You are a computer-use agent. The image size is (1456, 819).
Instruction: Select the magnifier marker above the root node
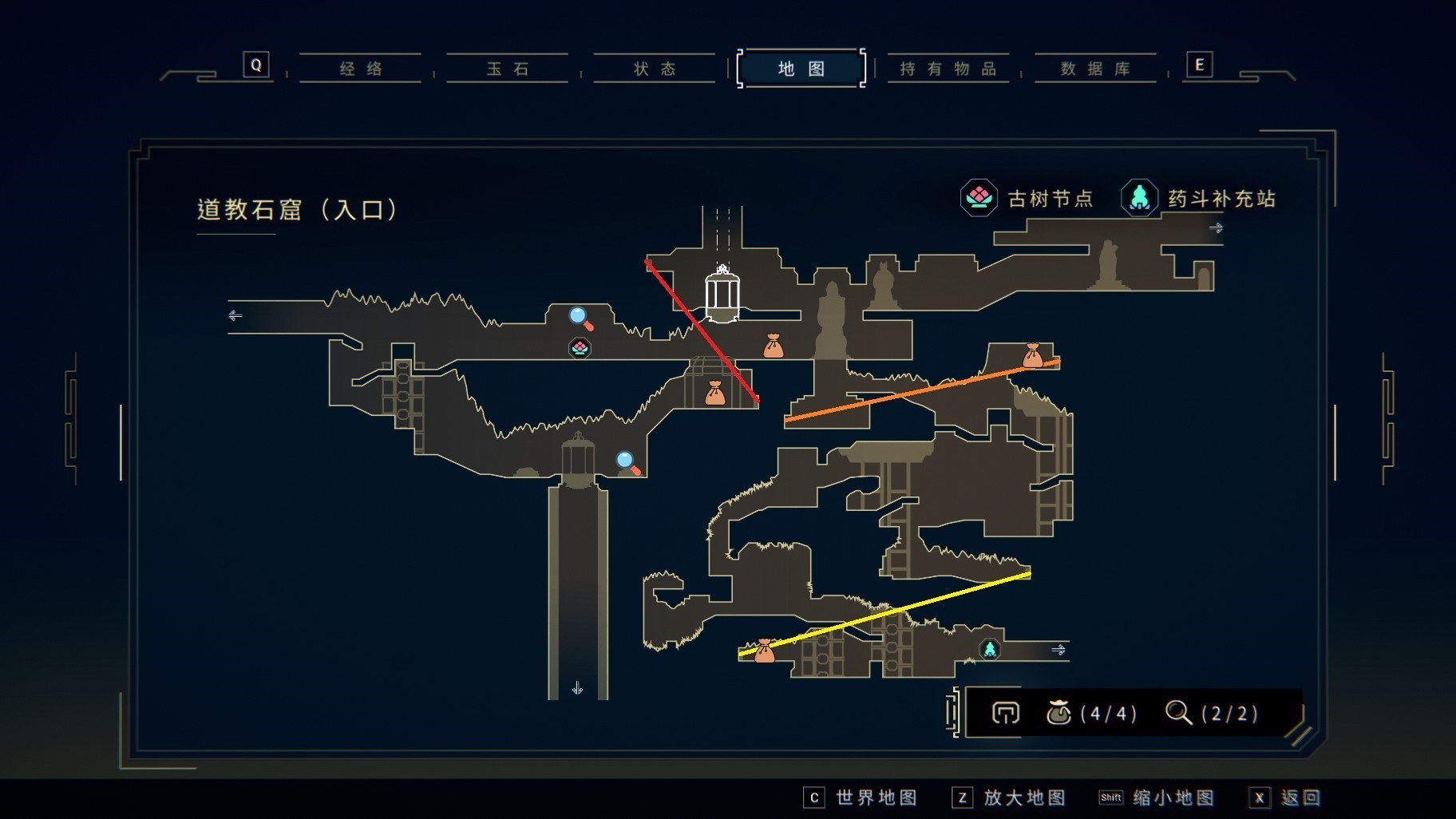[x=580, y=318]
